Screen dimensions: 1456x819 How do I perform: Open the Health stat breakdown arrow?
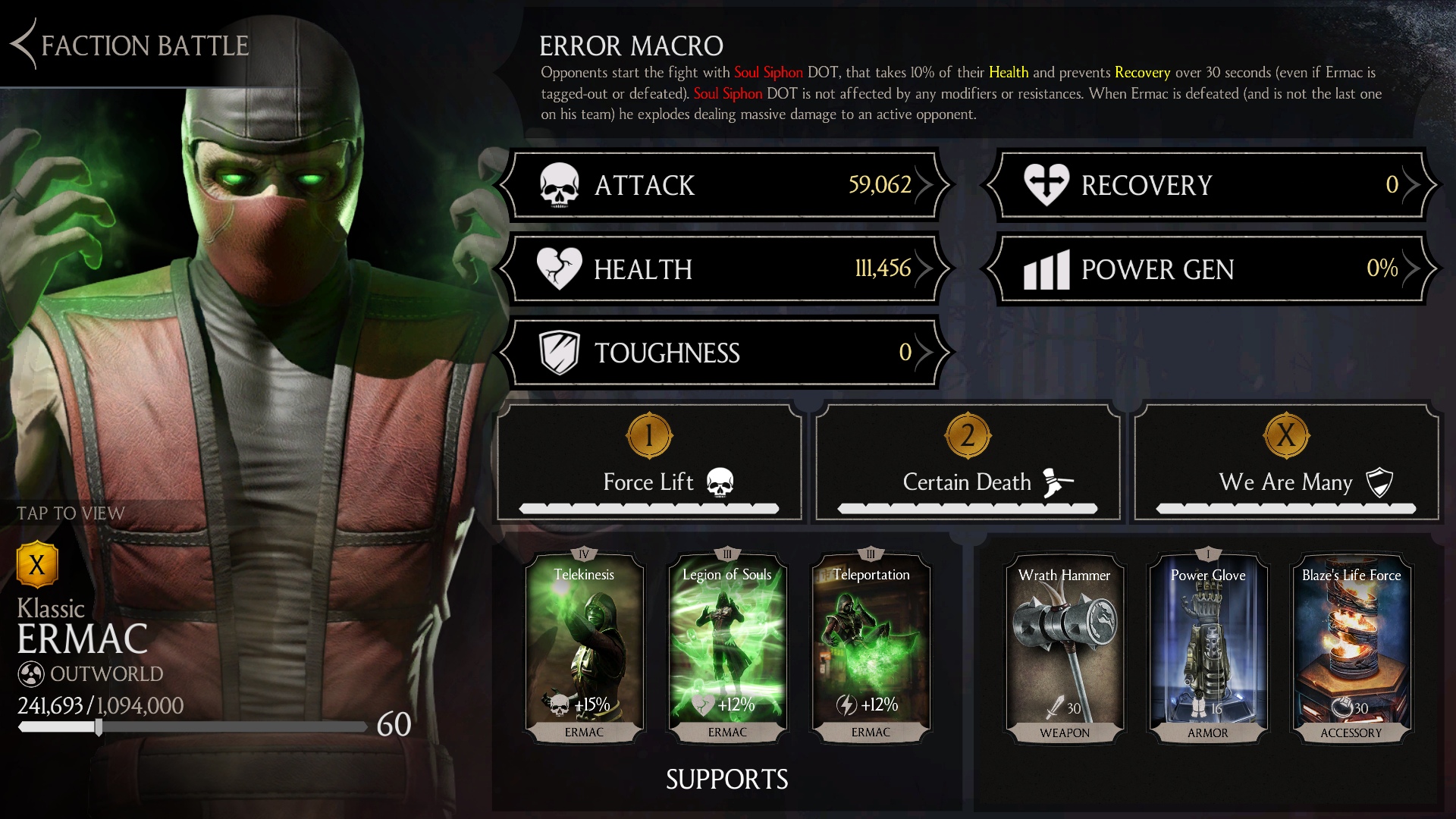pyautogui.click(x=928, y=269)
